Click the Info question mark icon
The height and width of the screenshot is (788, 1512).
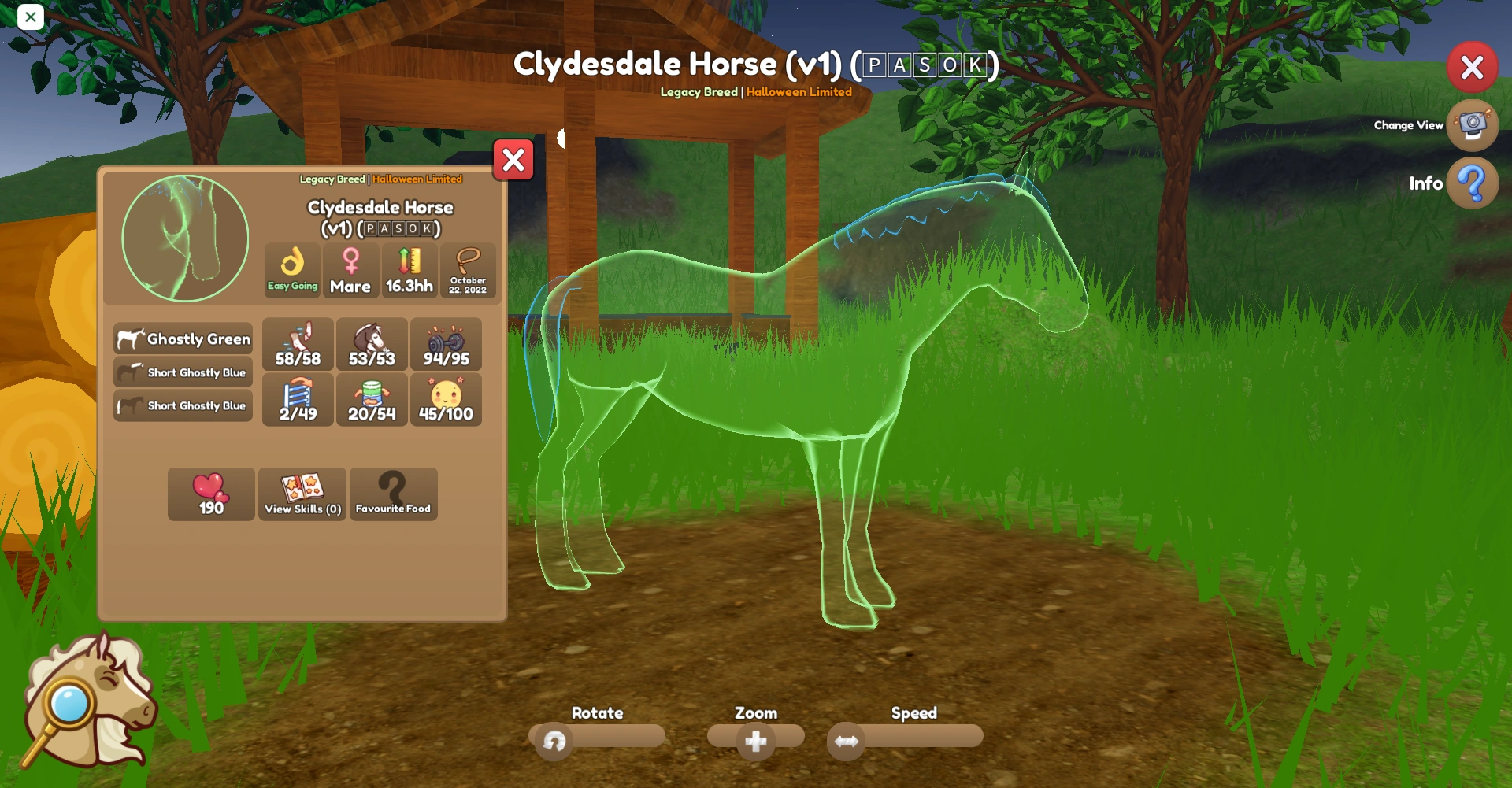pos(1472,183)
